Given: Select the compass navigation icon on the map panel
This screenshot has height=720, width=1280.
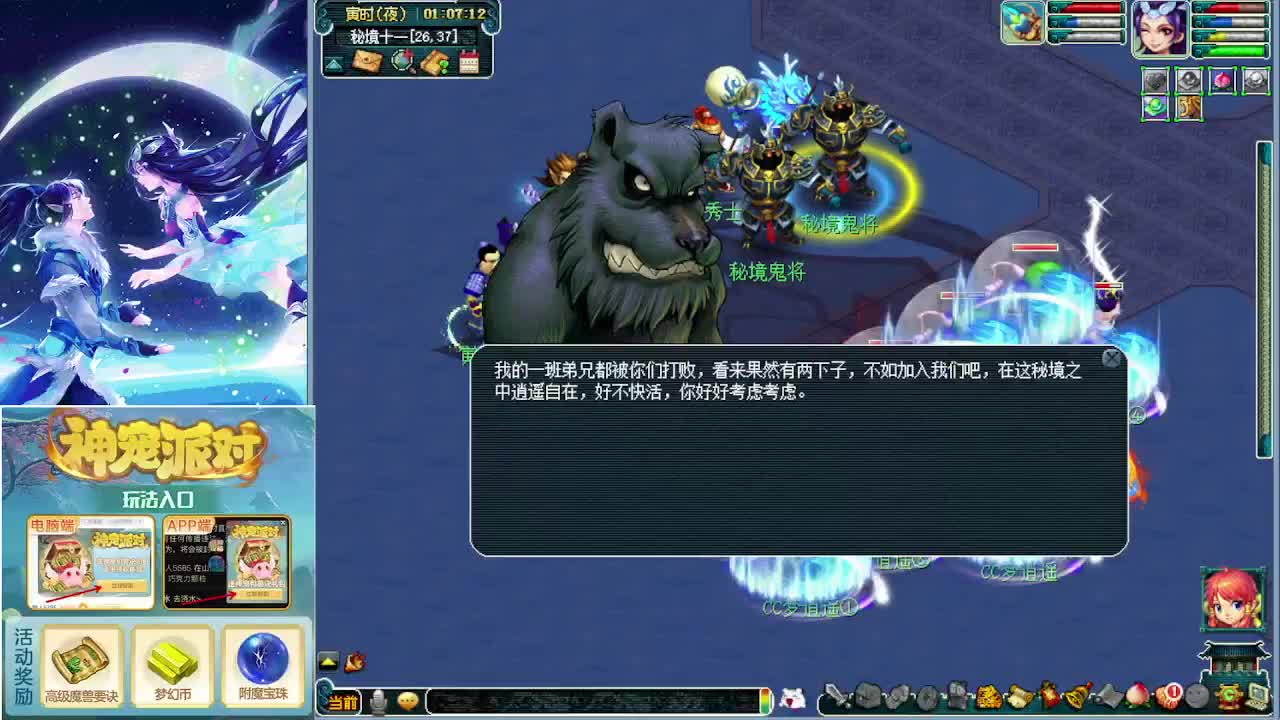Looking at the screenshot, I should [x=402, y=61].
